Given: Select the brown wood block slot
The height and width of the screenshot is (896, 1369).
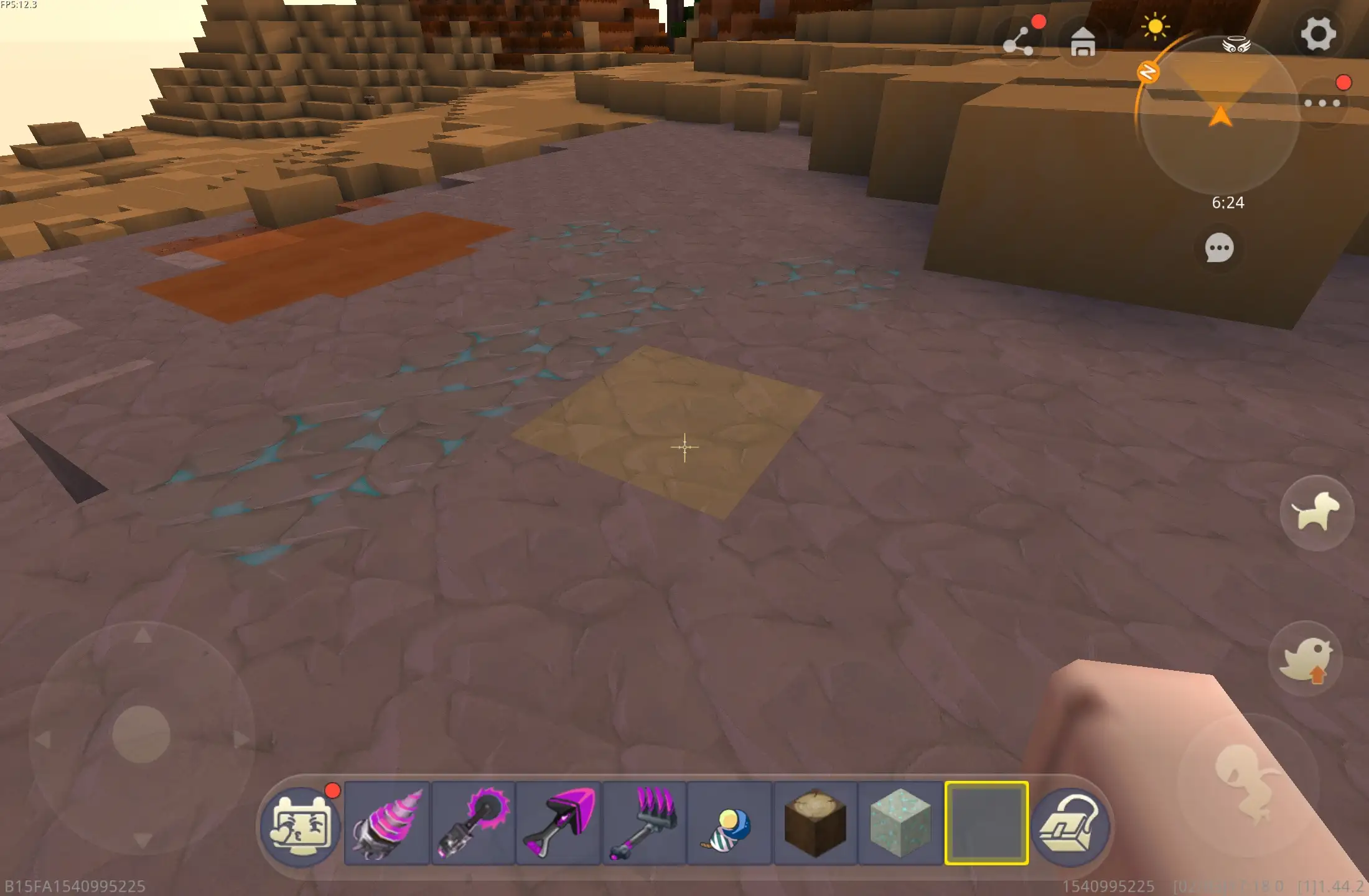Looking at the screenshot, I should point(815,823).
